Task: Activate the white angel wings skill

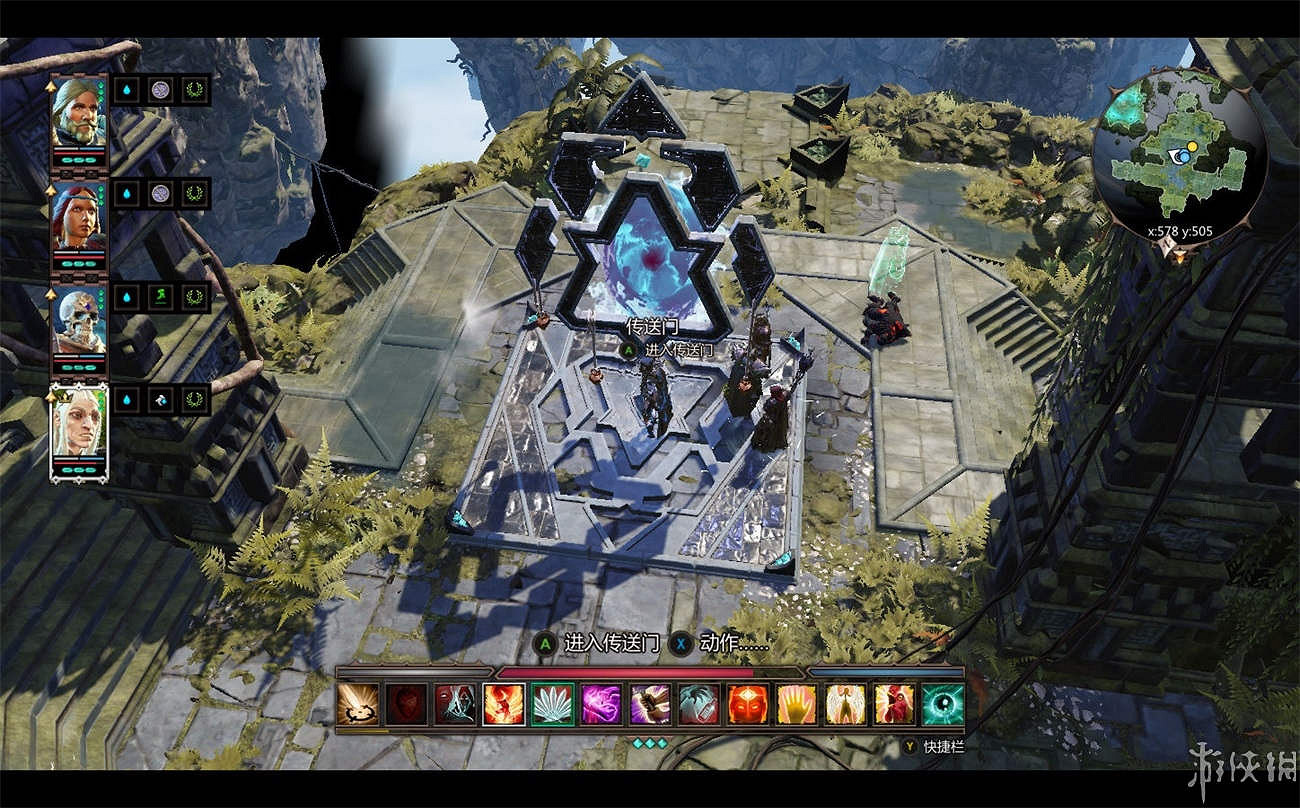Action: click(x=846, y=704)
